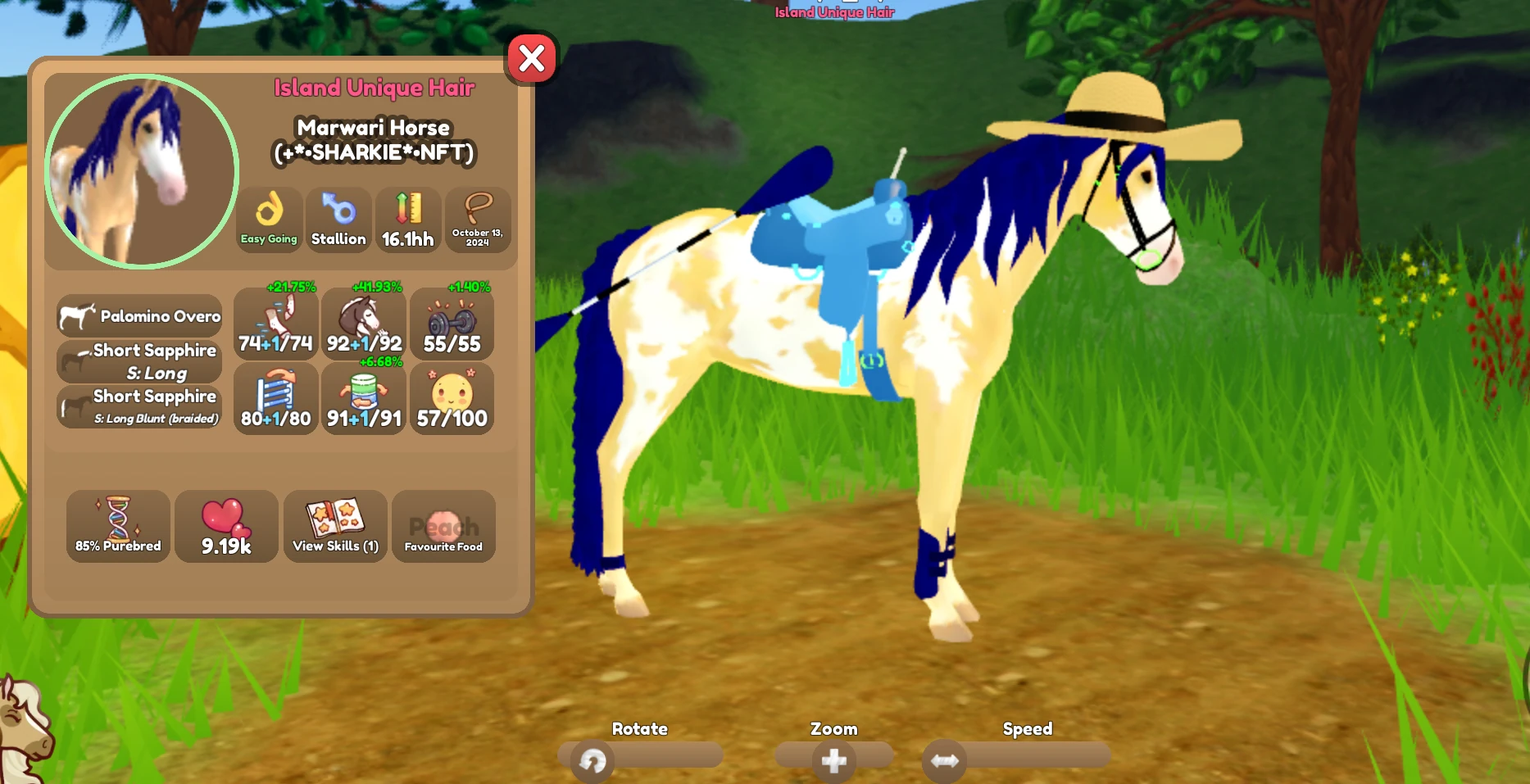This screenshot has width=1530, height=784.
Task: View the October 13, 2024 birthday icon
Action: click(478, 220)
